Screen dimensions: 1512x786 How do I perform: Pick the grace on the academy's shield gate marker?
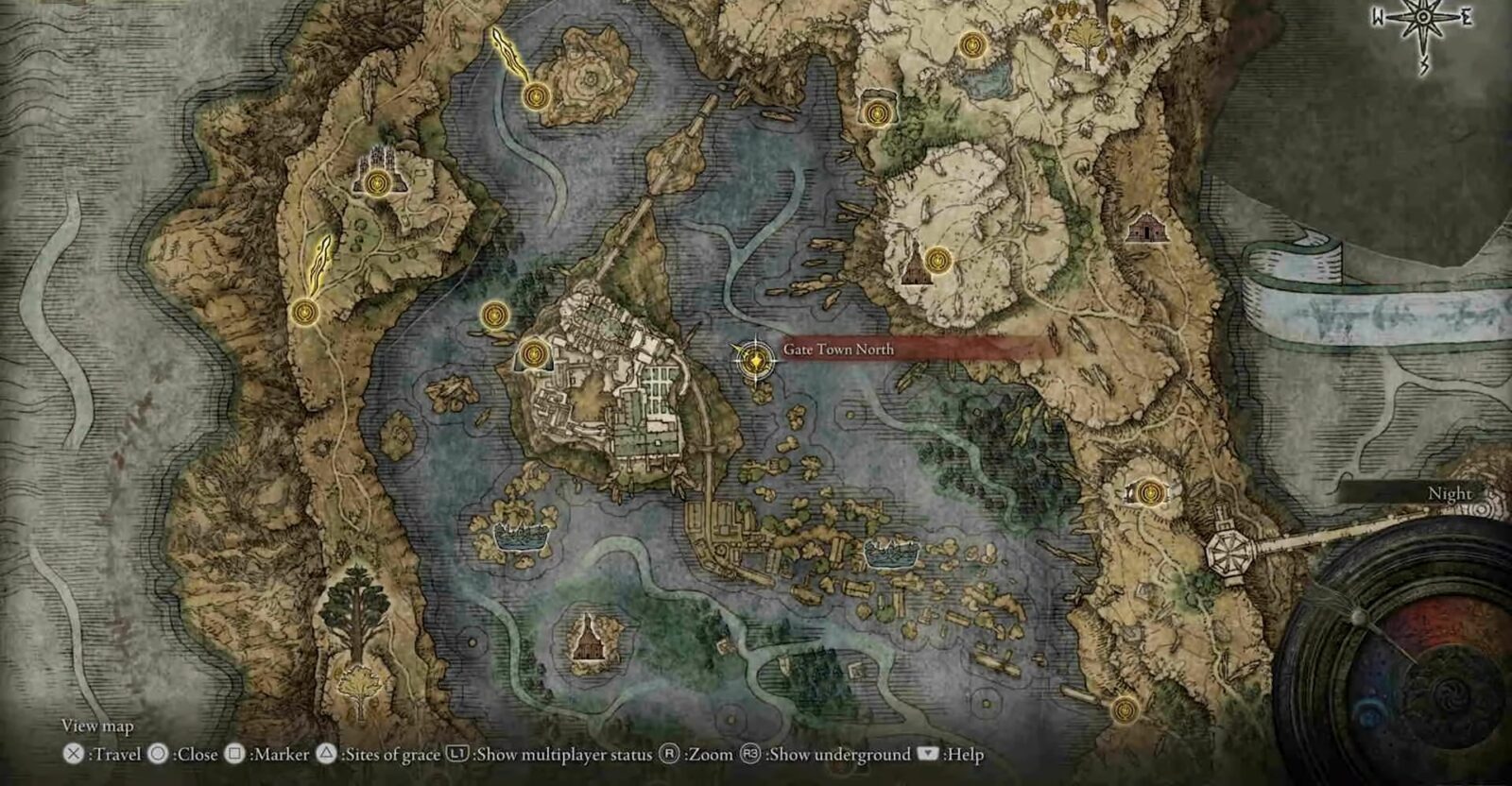pyautogui.click(x=534, y=354)
